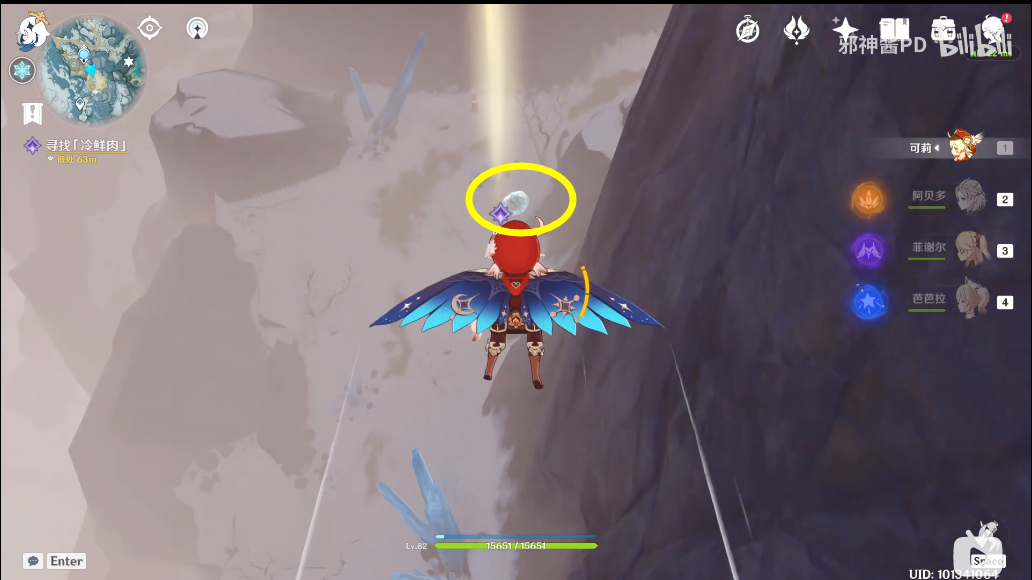Open the backpack inventory
The width and height of the screenshot is (1032, 580).
(x=942, y=30)
